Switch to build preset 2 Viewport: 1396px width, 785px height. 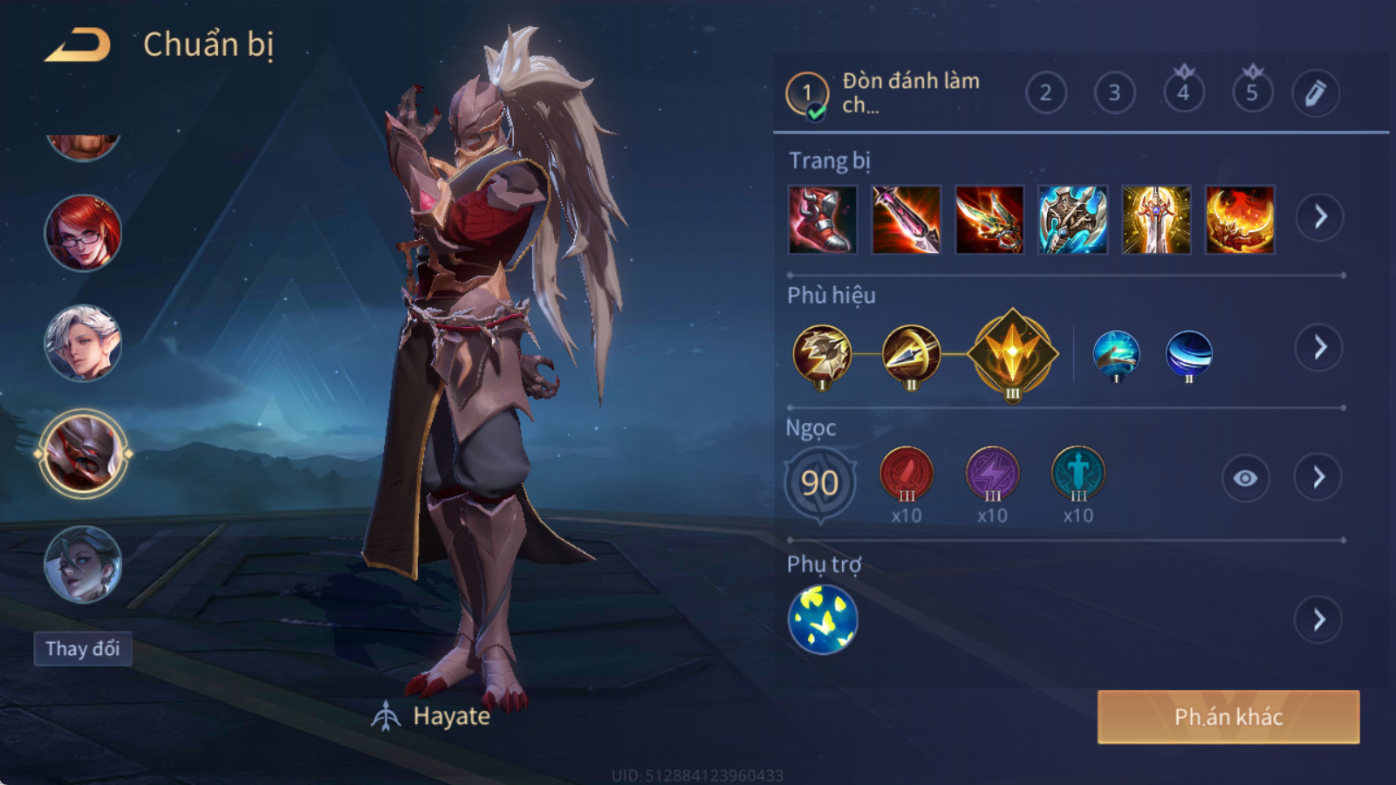click(1046, 93)
